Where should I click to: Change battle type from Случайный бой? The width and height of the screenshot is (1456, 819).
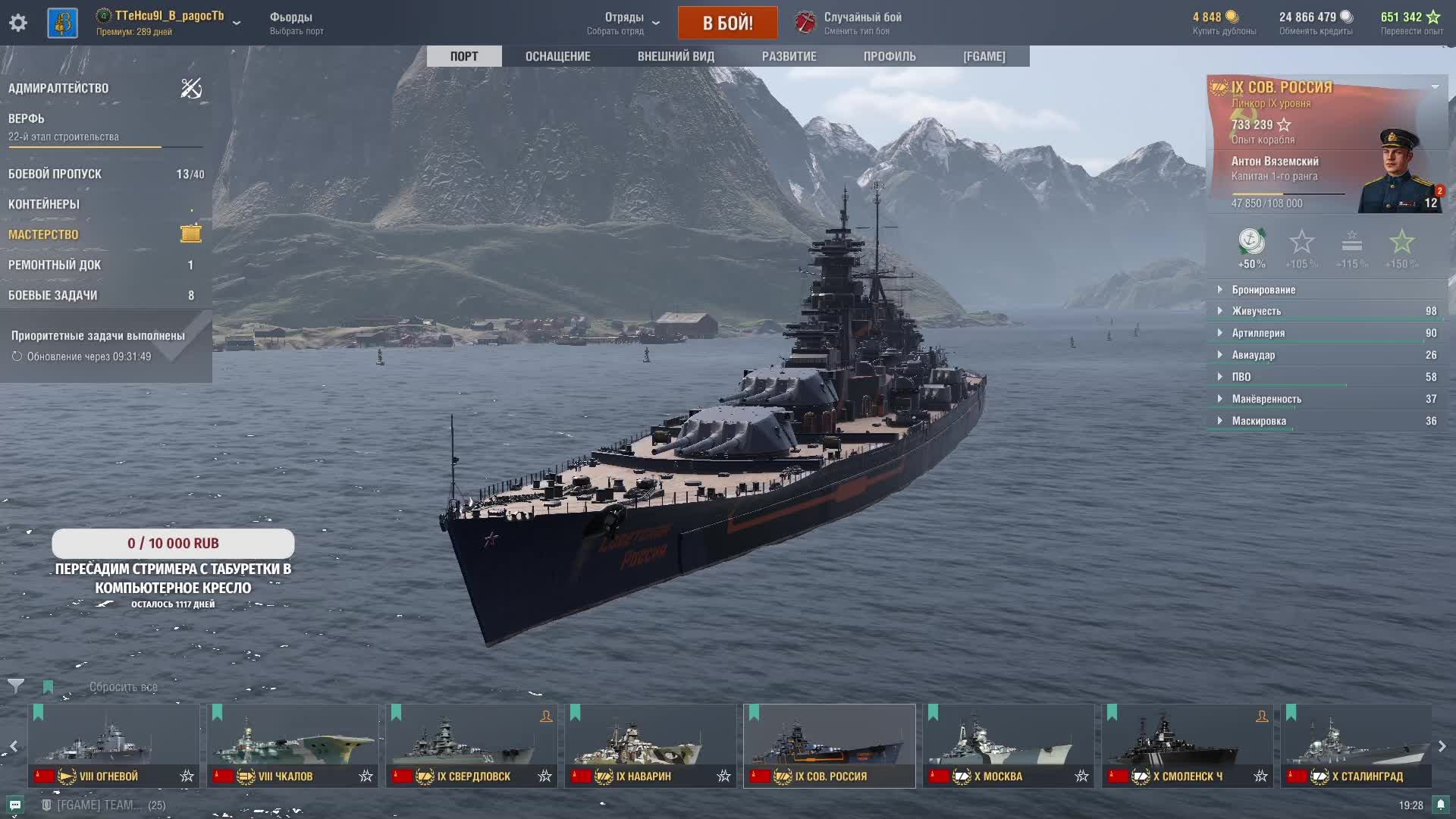tap(849, 23)
